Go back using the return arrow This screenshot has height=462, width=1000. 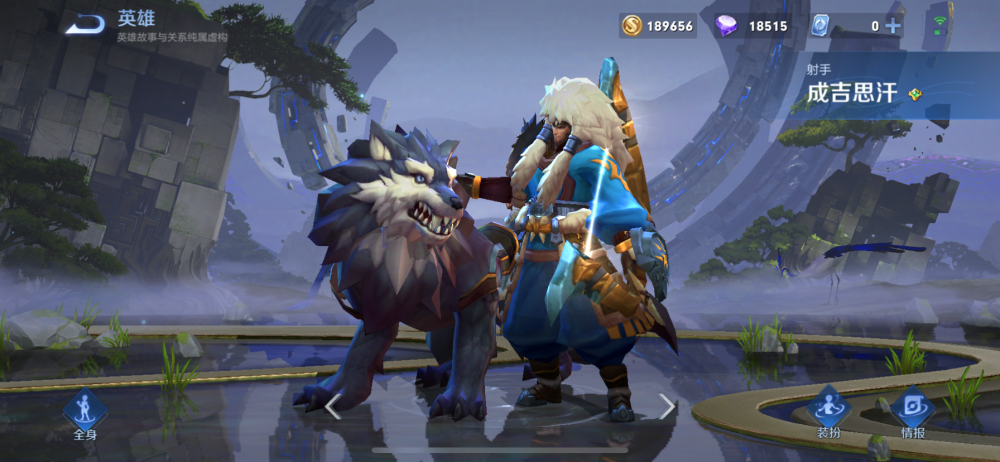pos(86,23)
